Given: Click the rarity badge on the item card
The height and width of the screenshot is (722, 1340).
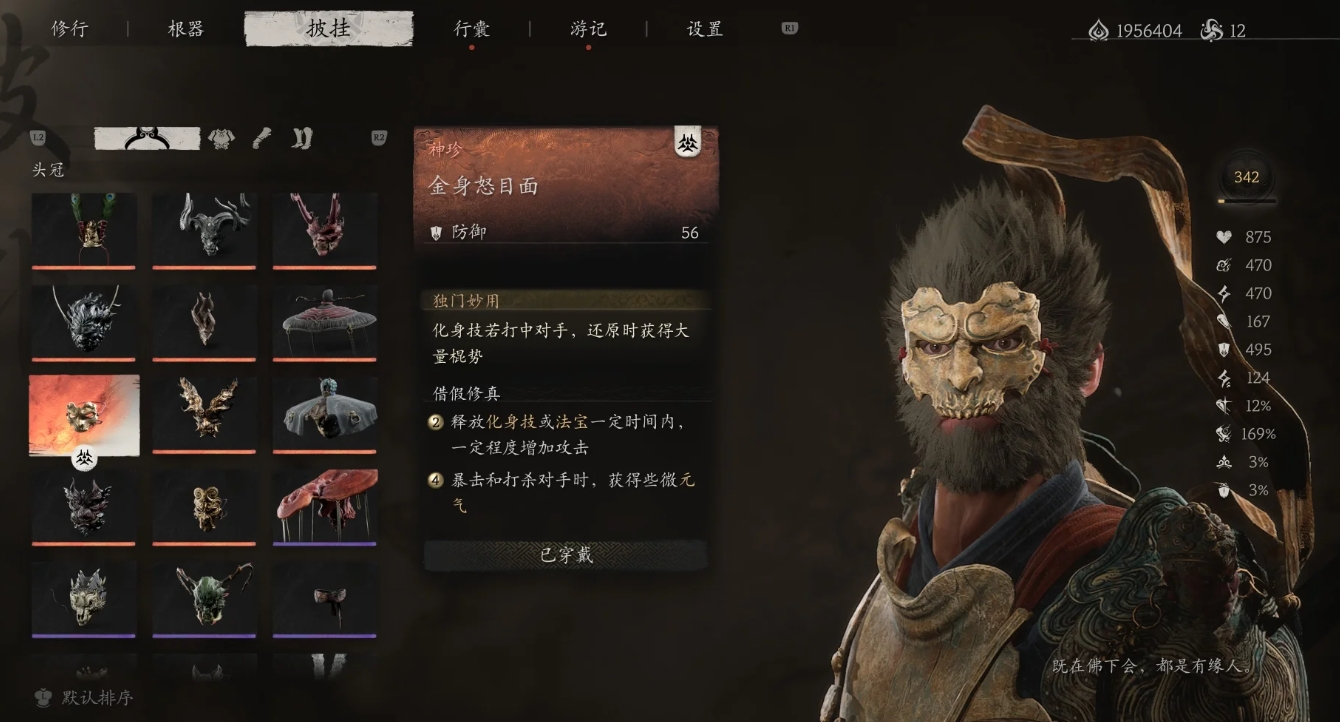Looking at the screenshot, I should [688, 139].
